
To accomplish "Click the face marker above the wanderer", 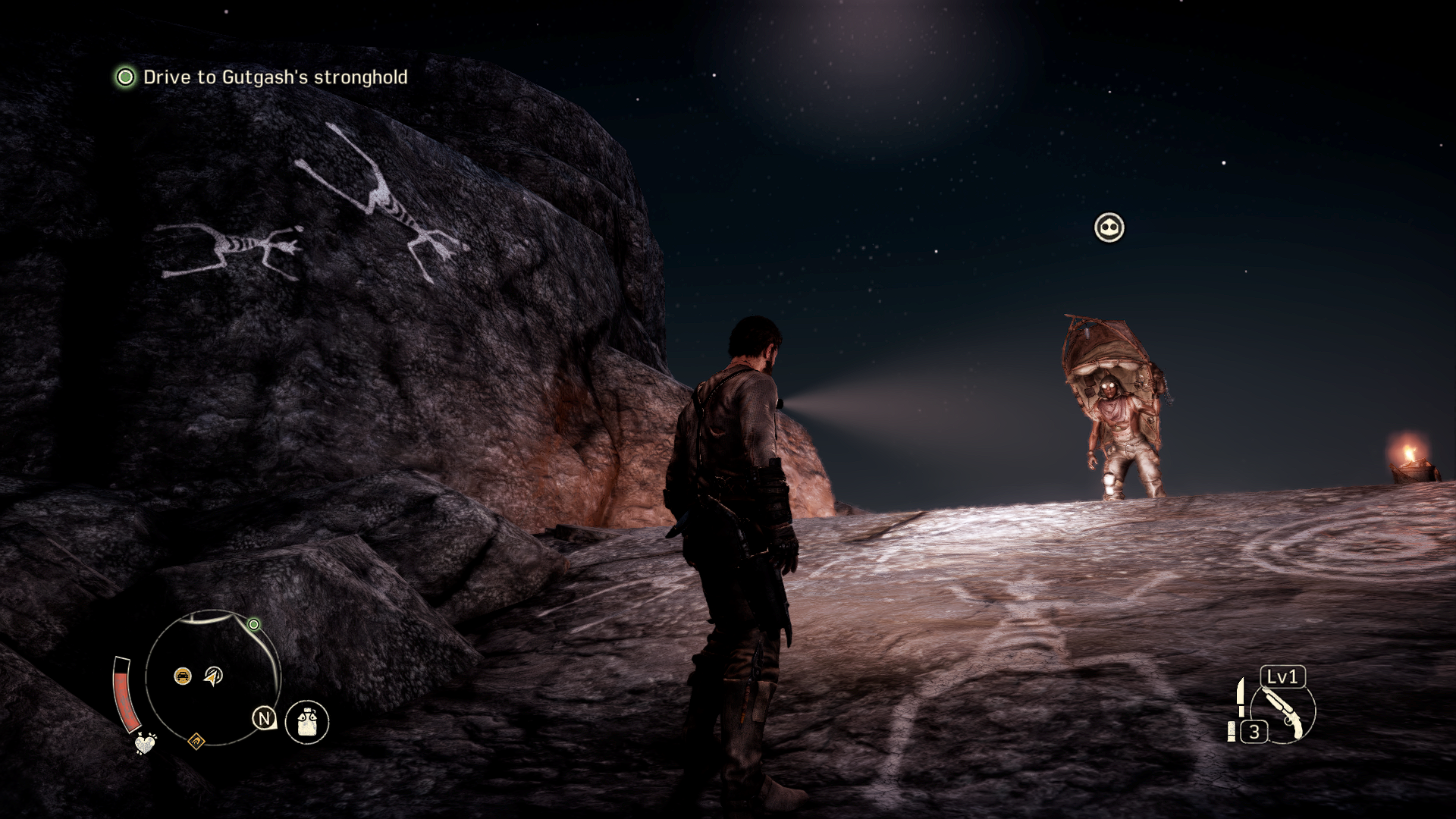I will click(1109, 227).
